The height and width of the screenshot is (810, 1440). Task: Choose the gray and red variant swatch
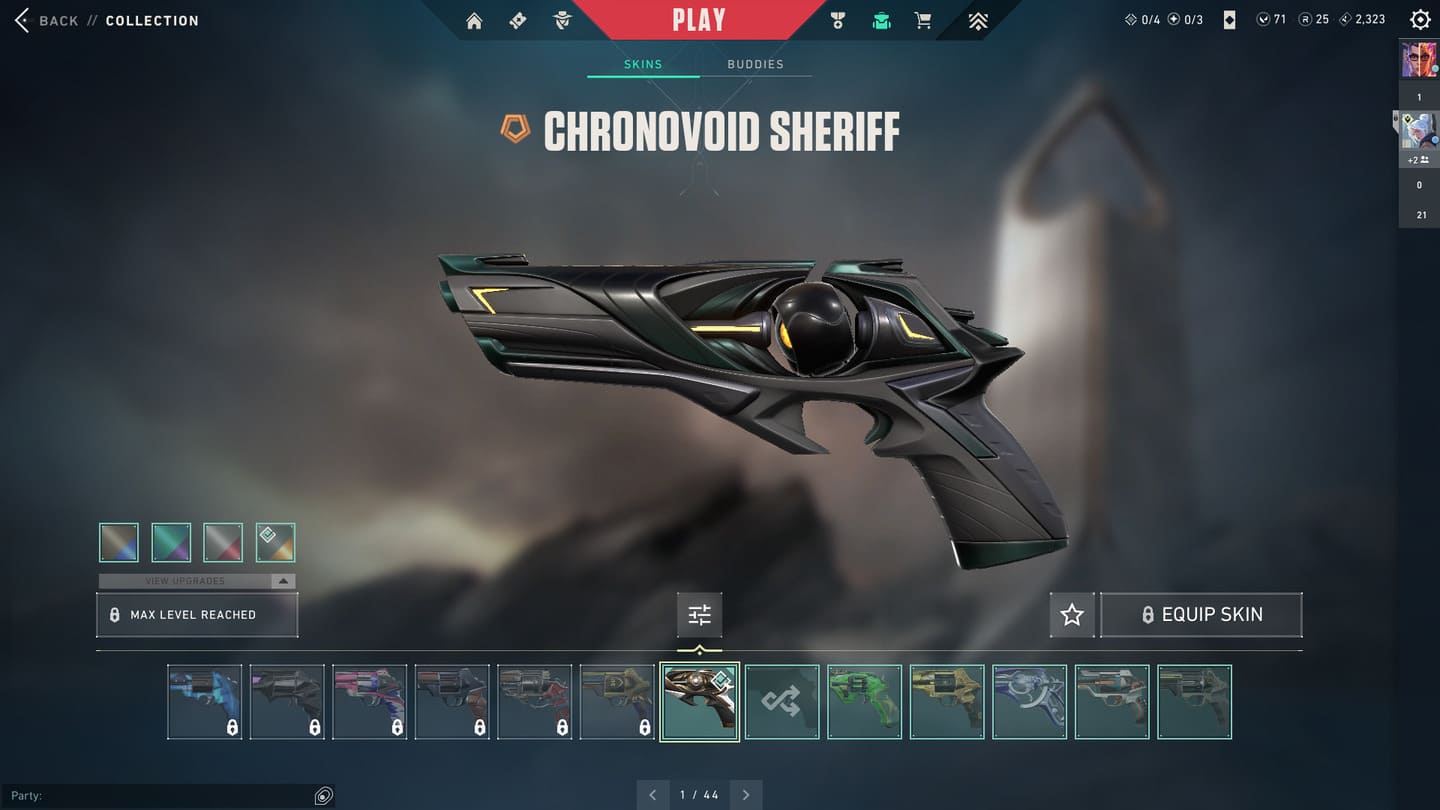[223, 543]
